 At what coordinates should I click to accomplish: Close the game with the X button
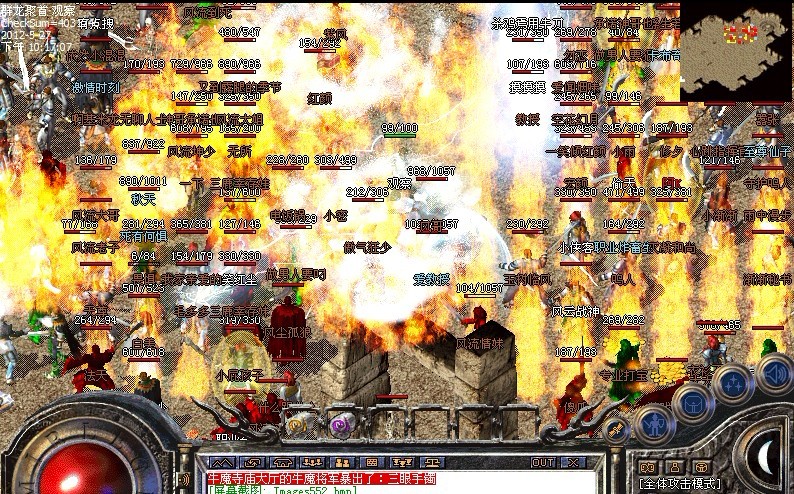click(574, 463)
